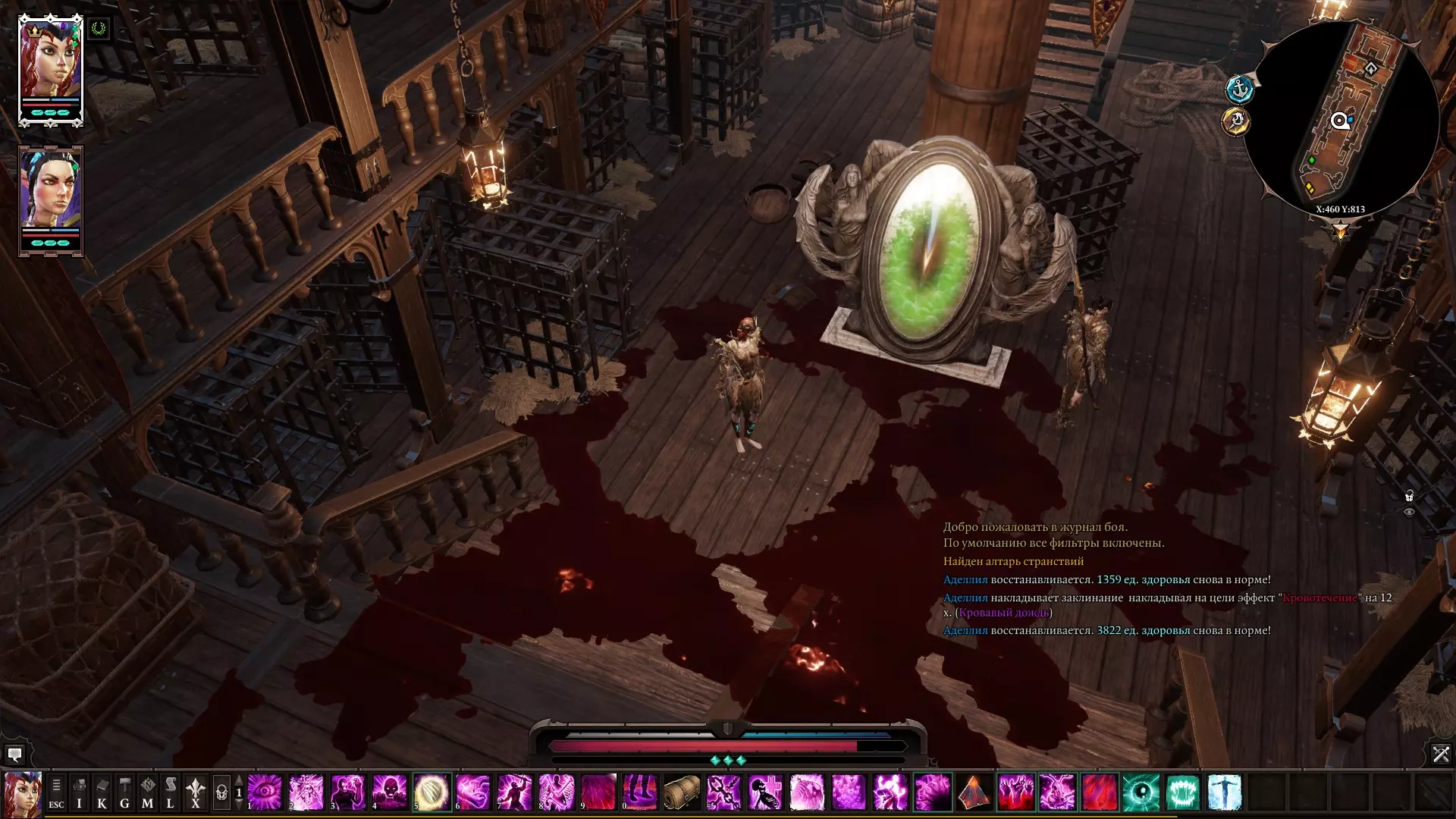Use the glowing yellow shield skill

pyautogui.click(x=431, y=792)
